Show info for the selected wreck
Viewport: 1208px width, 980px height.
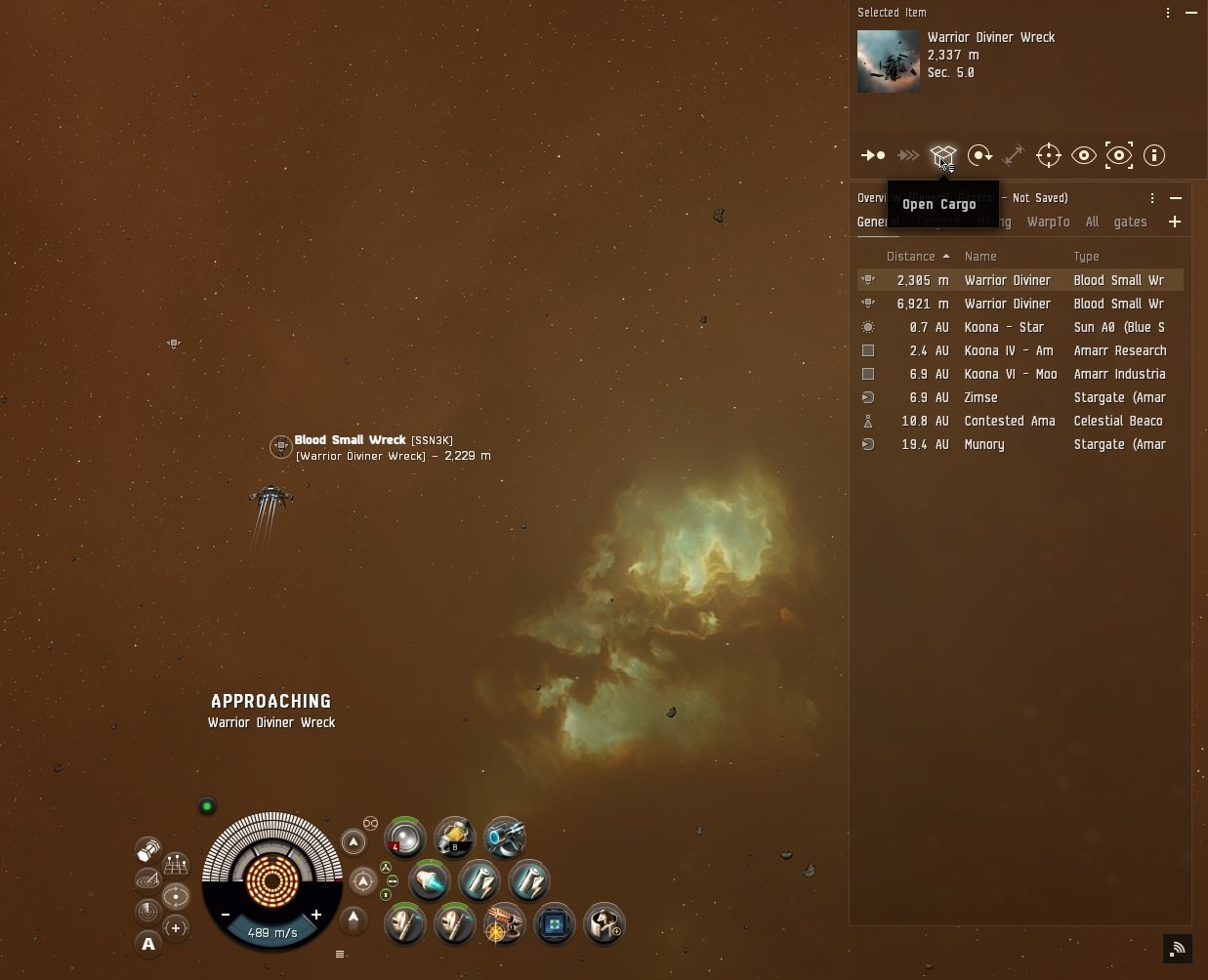tap(1154, 155)
